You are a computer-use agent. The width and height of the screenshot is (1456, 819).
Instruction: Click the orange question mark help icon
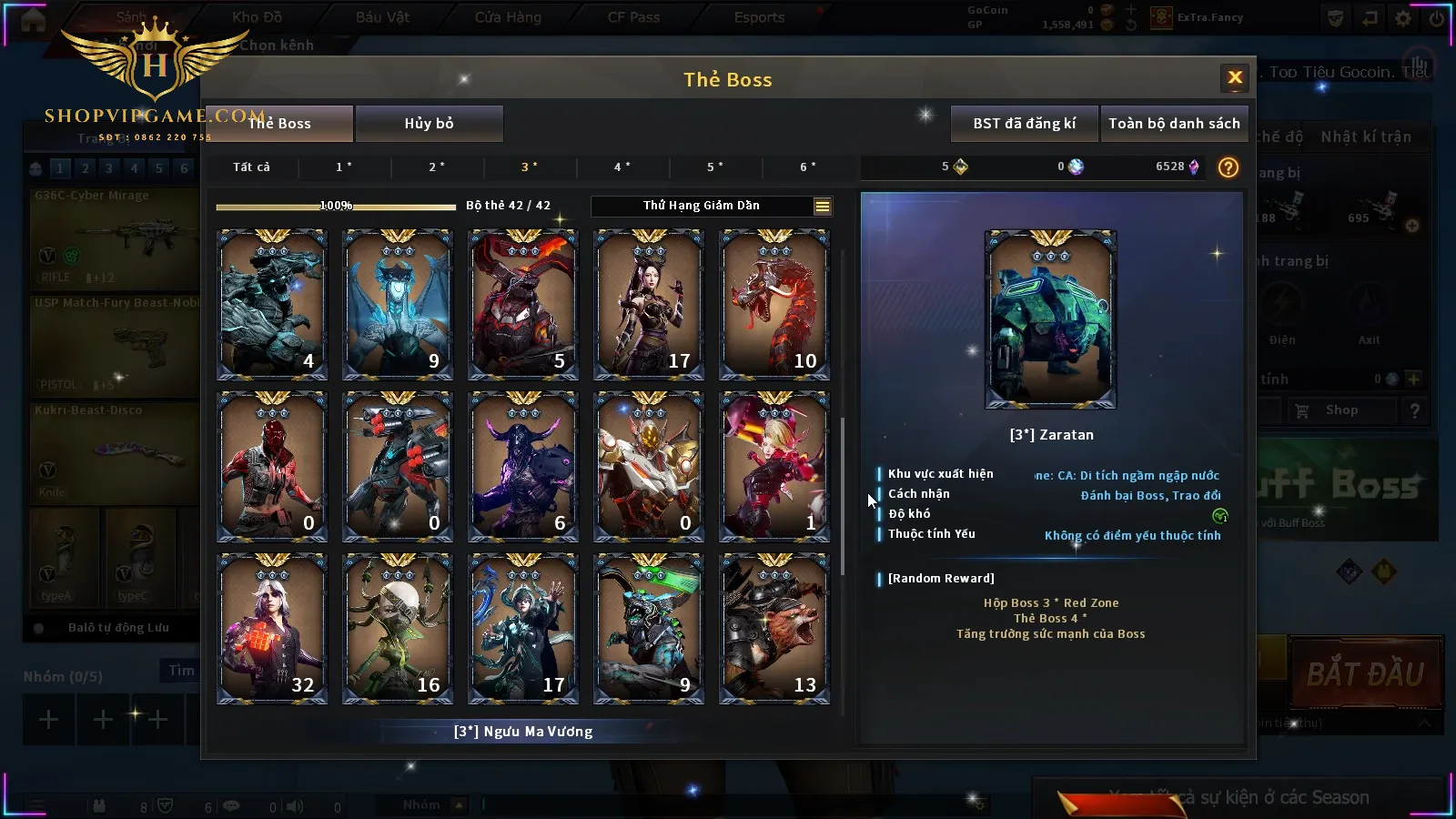coord(1228,167)
